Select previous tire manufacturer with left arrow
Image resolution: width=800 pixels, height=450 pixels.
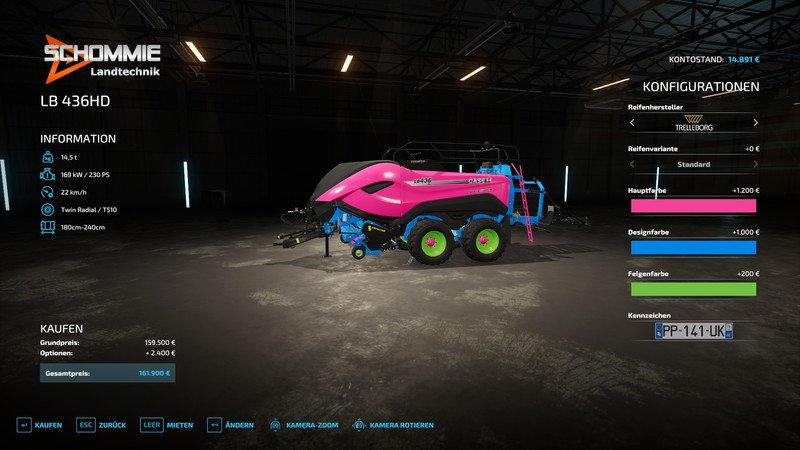pos(632,123)
